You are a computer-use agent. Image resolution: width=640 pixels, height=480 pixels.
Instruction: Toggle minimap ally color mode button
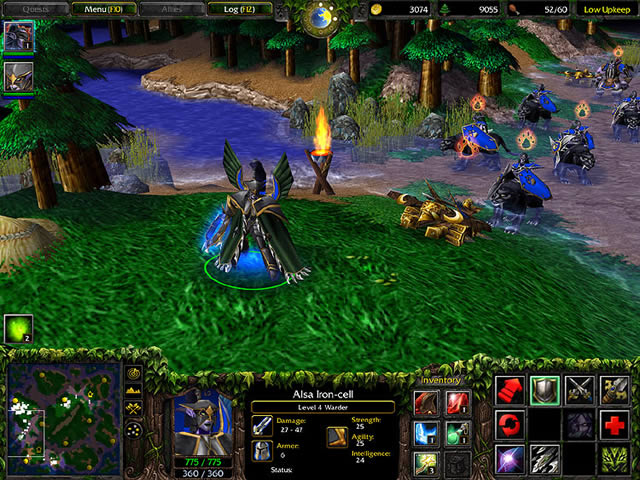135,410
